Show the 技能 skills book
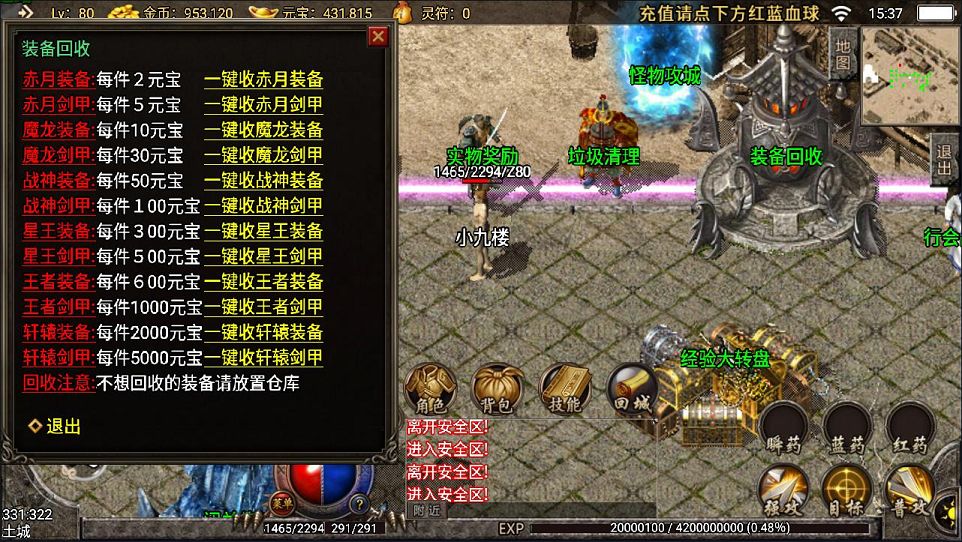This screenshot has width=962, height=542. point(565,388)
